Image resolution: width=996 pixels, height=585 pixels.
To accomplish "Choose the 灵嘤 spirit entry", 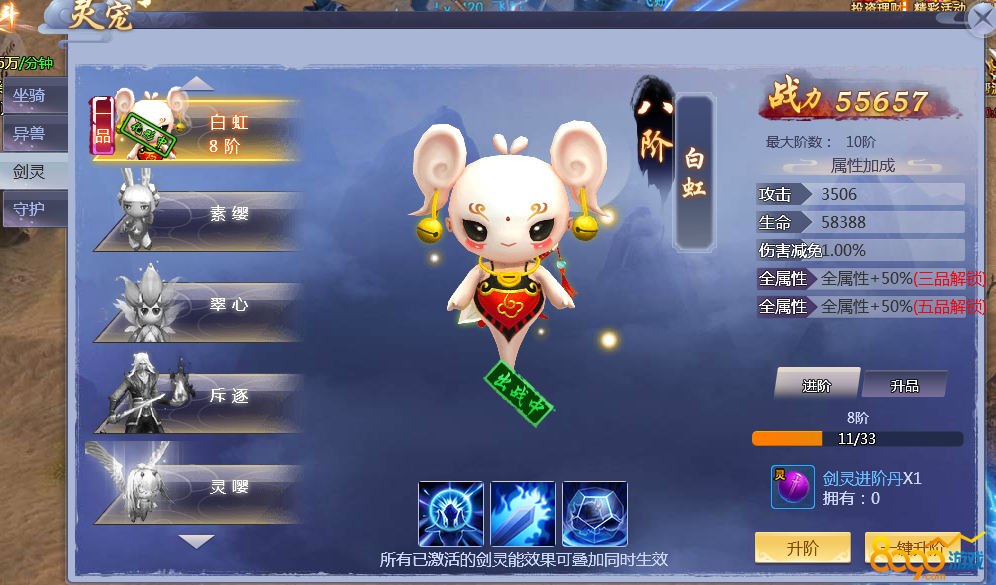I will point(200,487).
